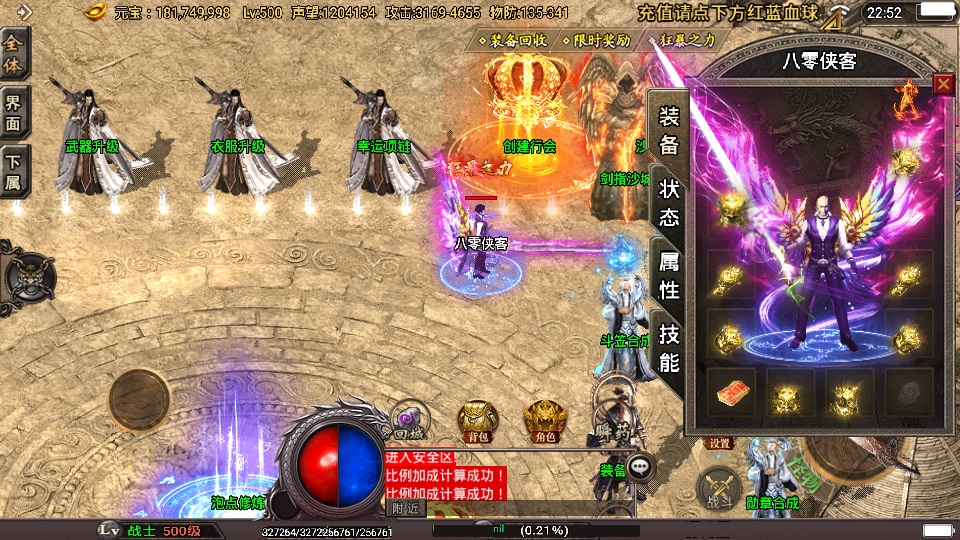This screenshot has width=960, height=540.
Task: Switch the chat channel to 附近
Action: (x=405, y=508)
